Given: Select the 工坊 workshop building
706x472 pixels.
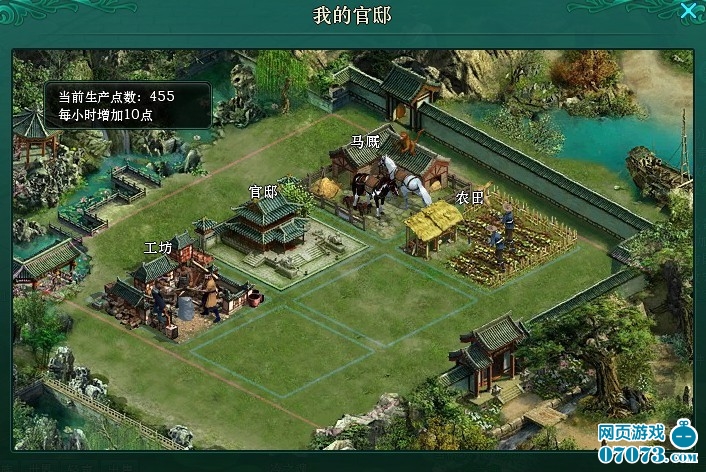Looking at the screenshot, I should [x=175, y=285].
